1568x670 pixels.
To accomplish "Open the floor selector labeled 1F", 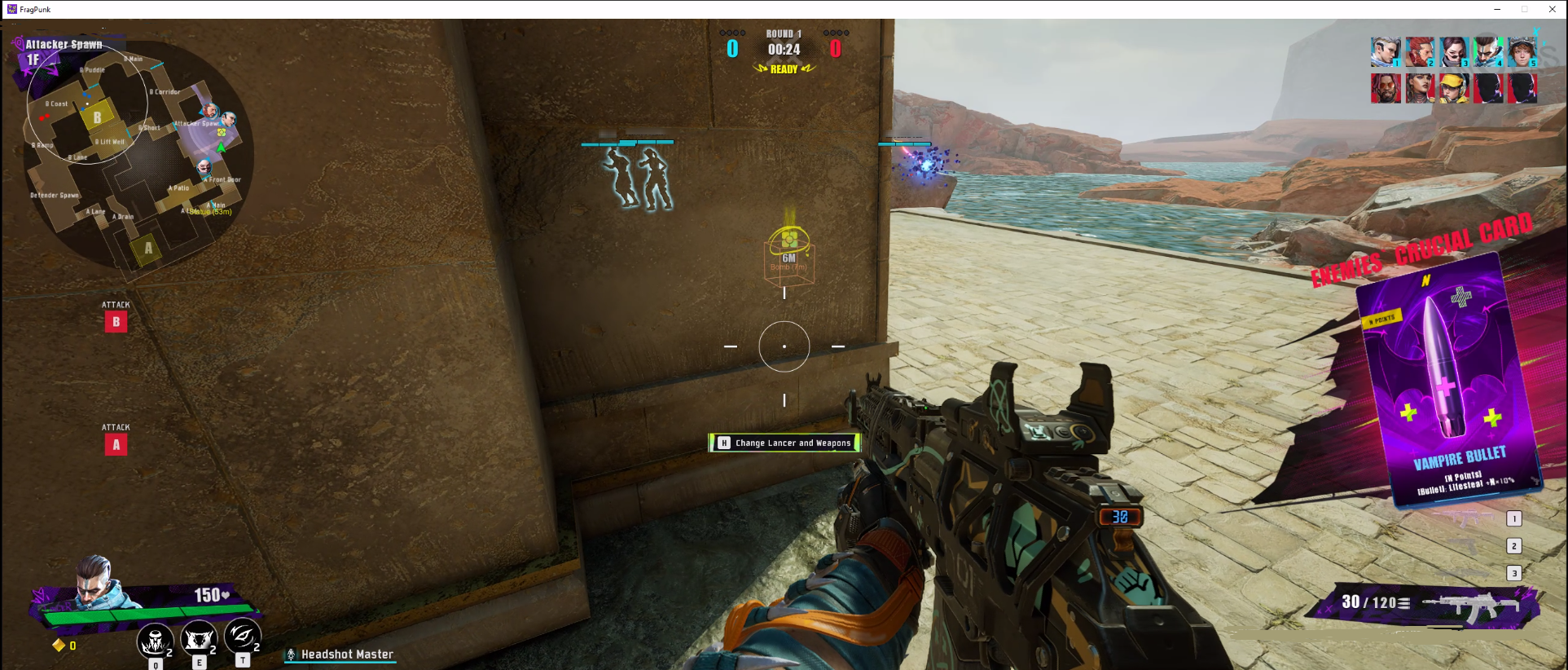I will [x=33, y=57].
